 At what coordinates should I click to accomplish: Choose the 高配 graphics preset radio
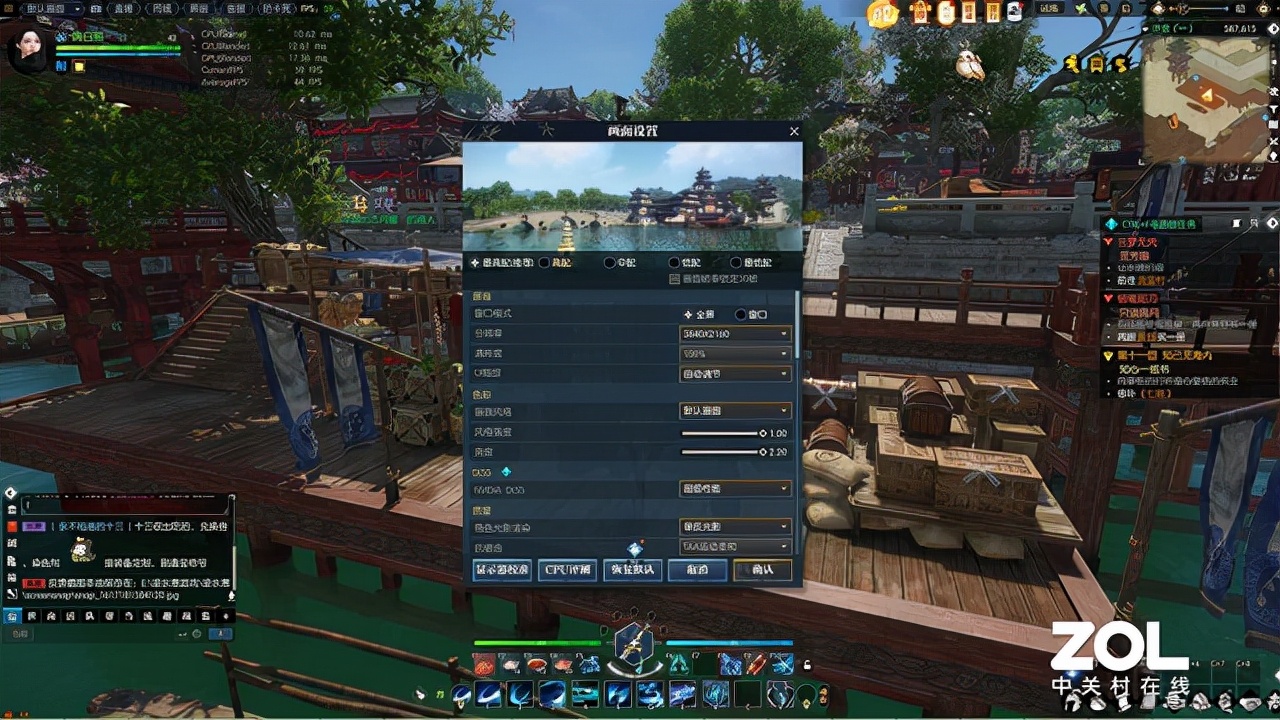click(543, 263)
